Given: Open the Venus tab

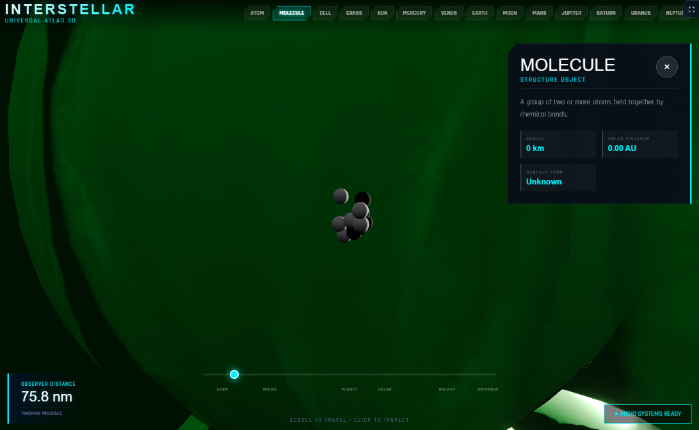Looking at the screenshot, I should pyautogui.click(x=449, y=13).
